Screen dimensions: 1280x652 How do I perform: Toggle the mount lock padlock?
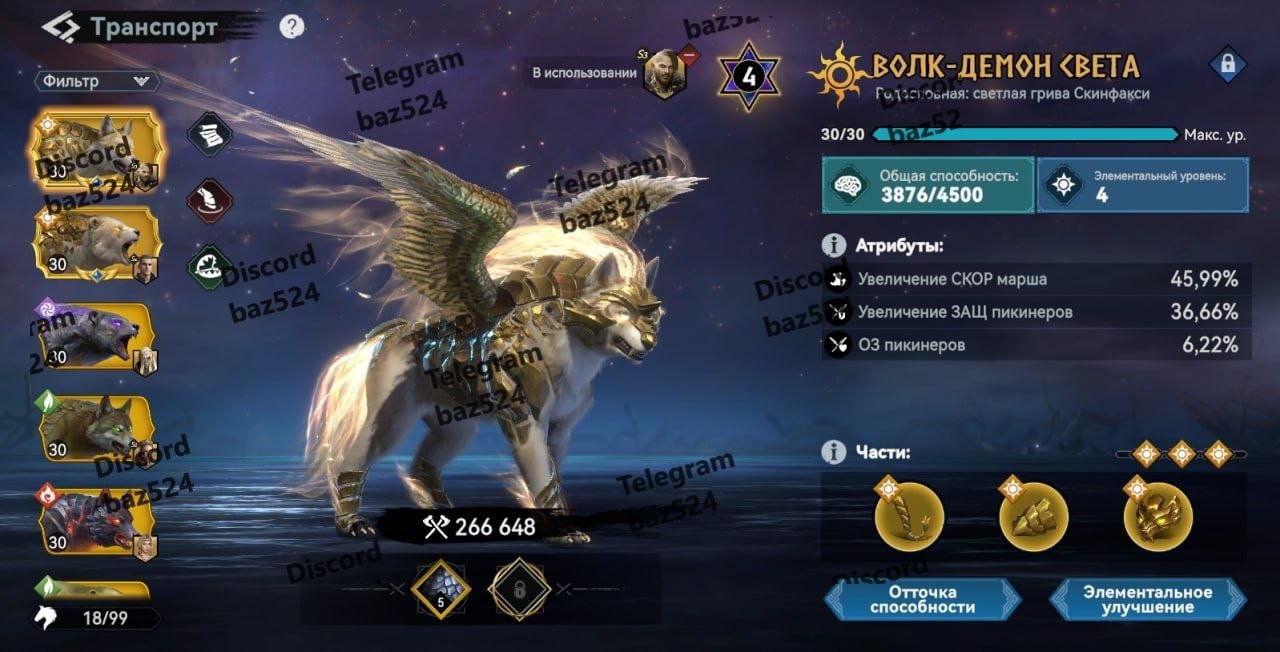tap(1227, 66)
